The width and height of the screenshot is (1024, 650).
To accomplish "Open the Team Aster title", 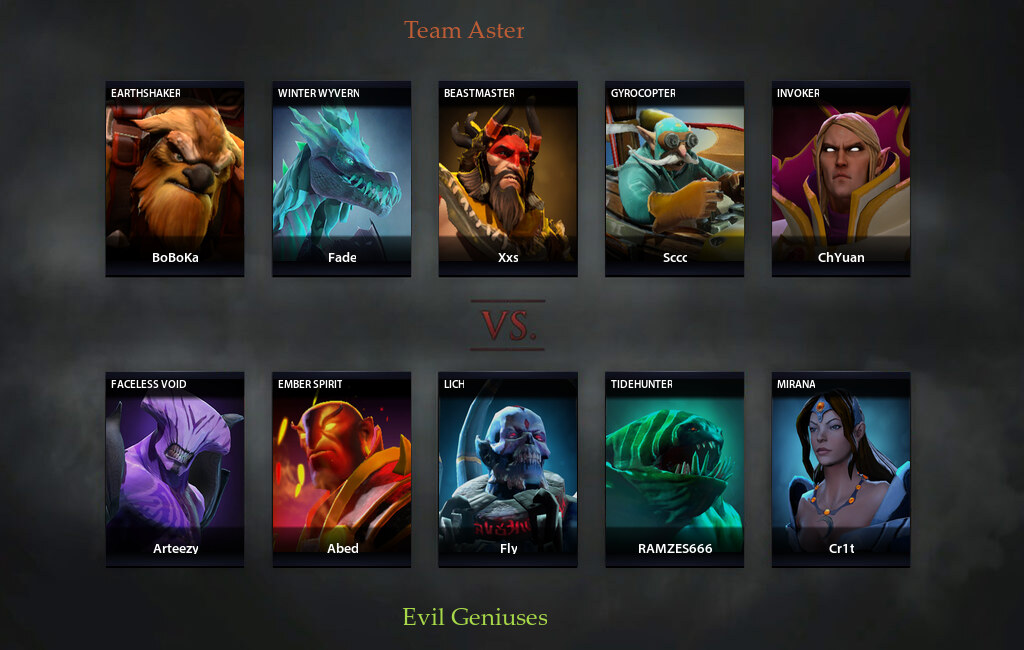I will pyautogui.click(x=464, y=30).
